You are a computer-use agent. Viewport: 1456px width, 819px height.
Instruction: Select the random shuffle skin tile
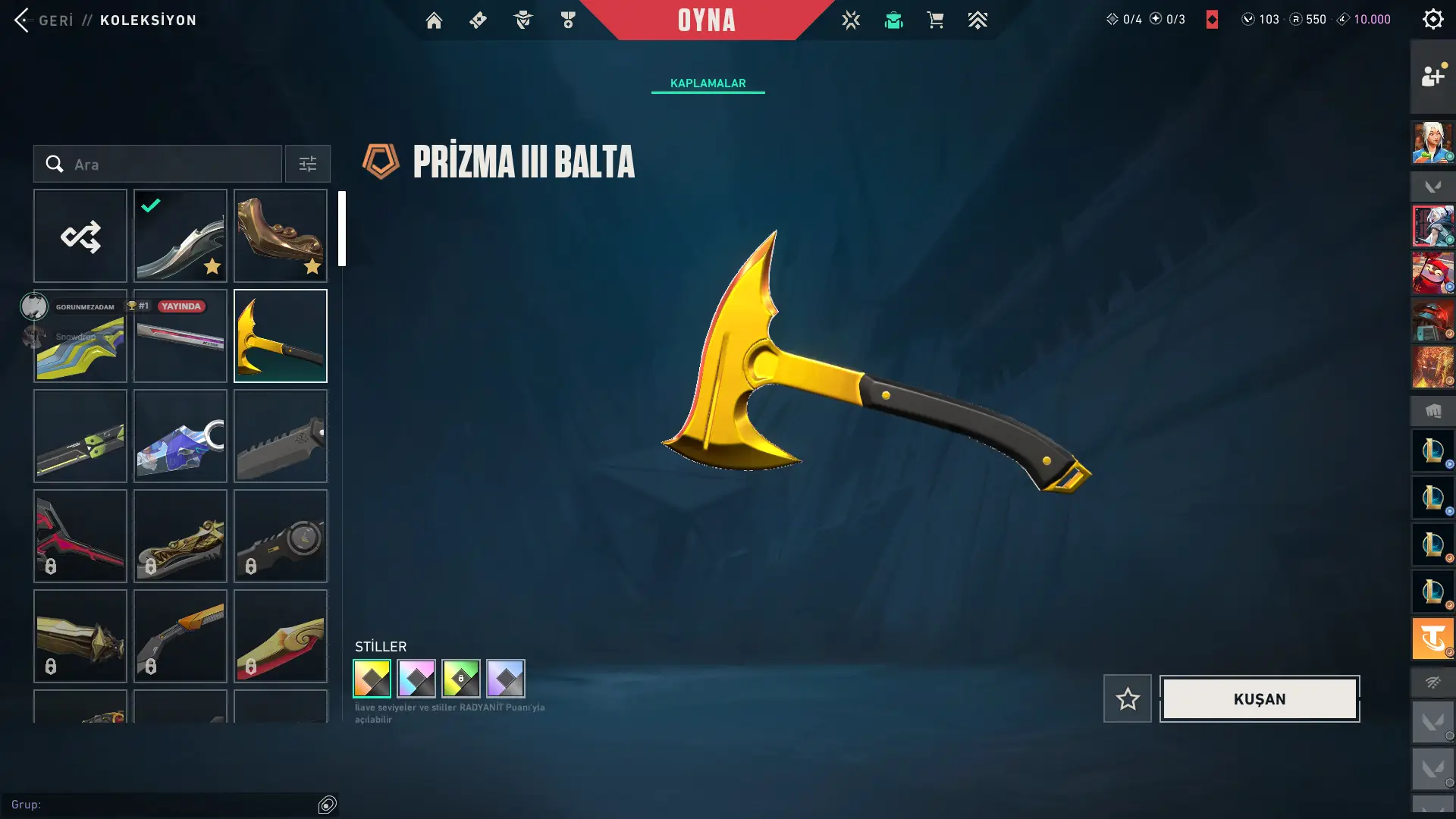coord(80,236)
